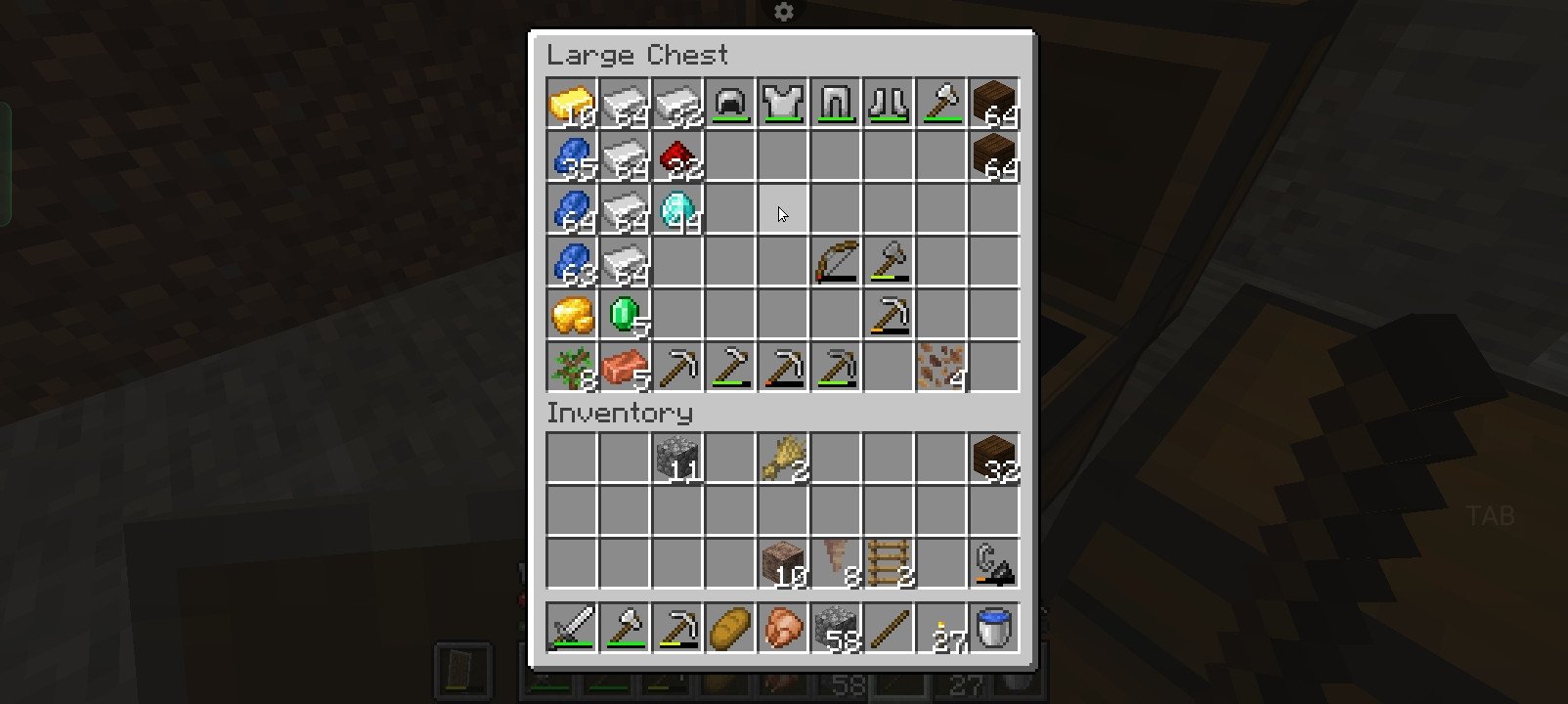Grab the ladders from the inventory
1568x704 pixels.
(x=889, y=564)
